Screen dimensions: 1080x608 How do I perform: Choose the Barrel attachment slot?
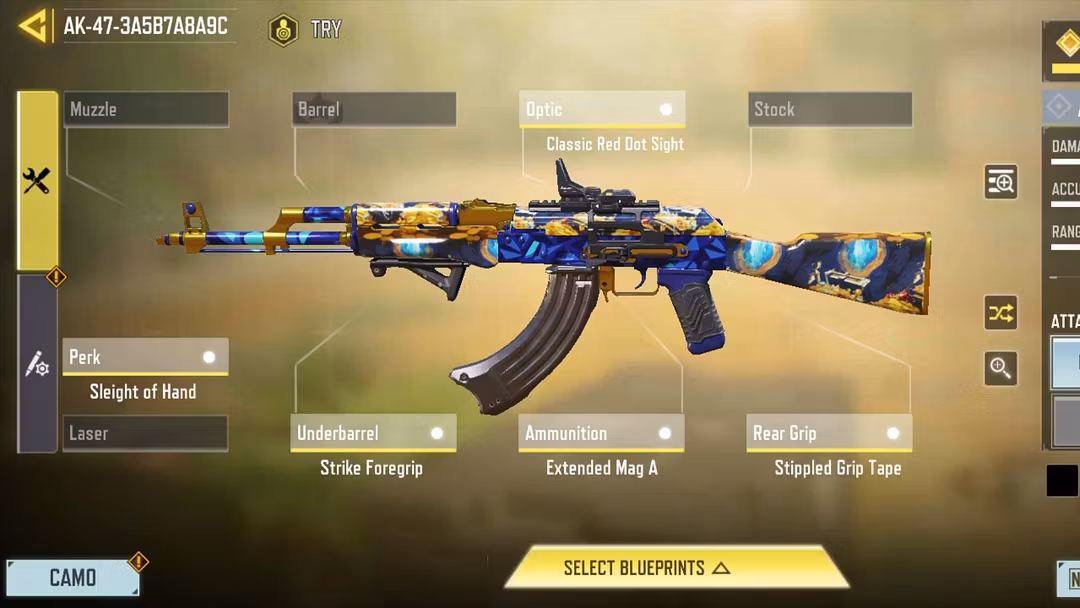click(375, 110)
